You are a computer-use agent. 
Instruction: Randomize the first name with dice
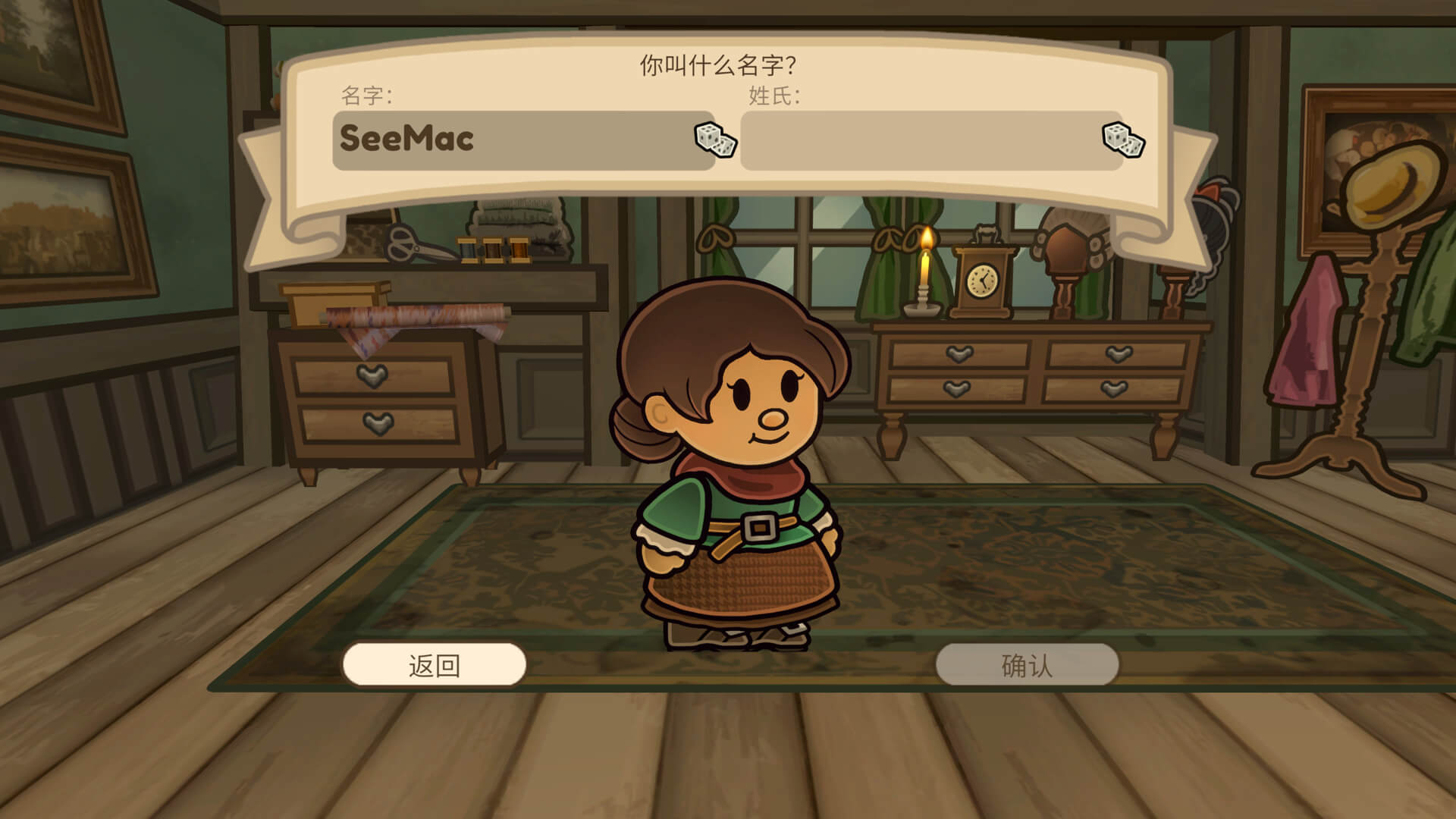coord(715,140)
